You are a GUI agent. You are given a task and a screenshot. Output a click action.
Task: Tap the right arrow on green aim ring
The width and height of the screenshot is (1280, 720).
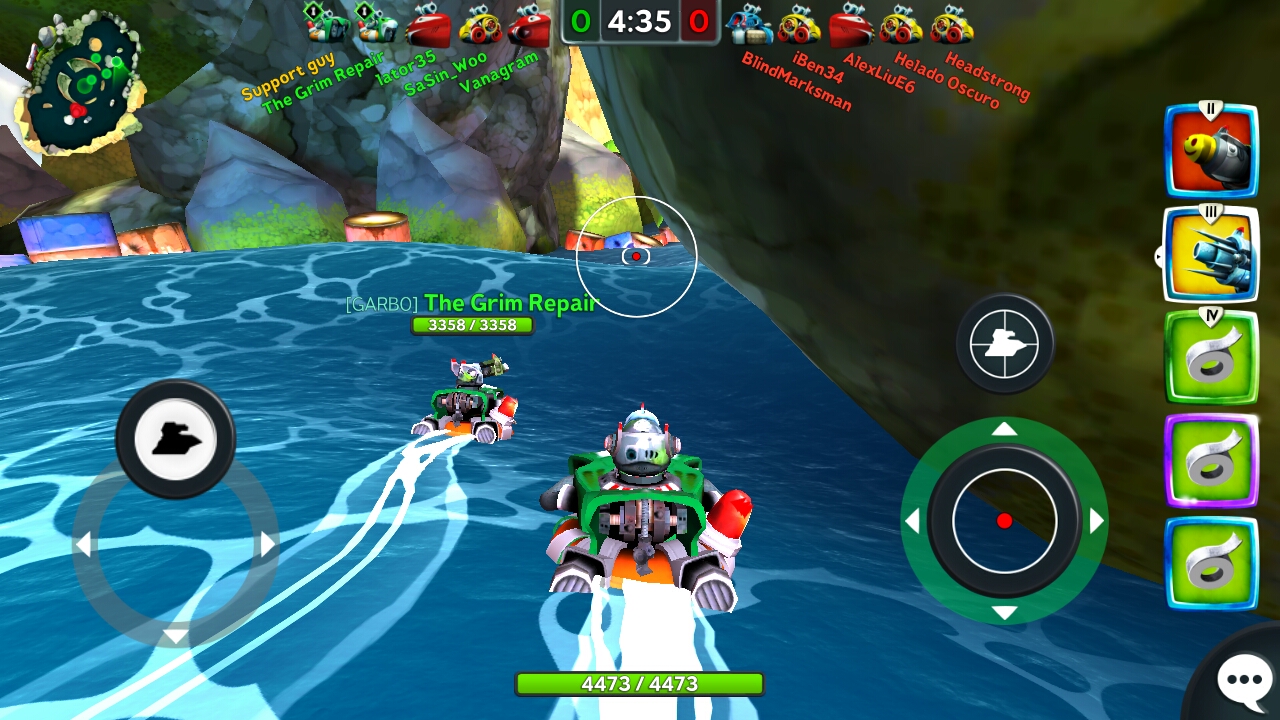coord(1096,521)
